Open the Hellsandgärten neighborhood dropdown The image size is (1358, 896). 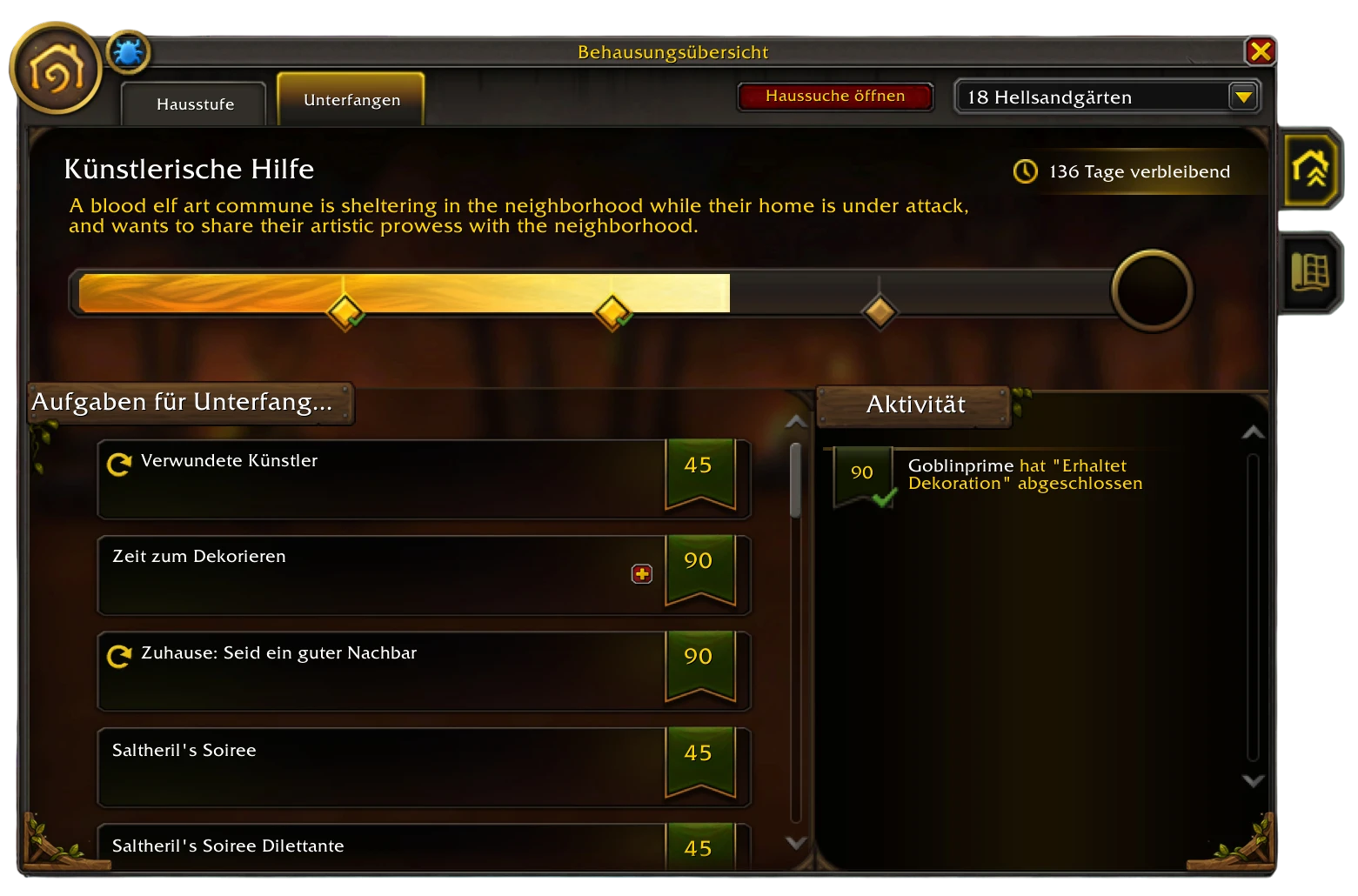(x=1243, y=97)
